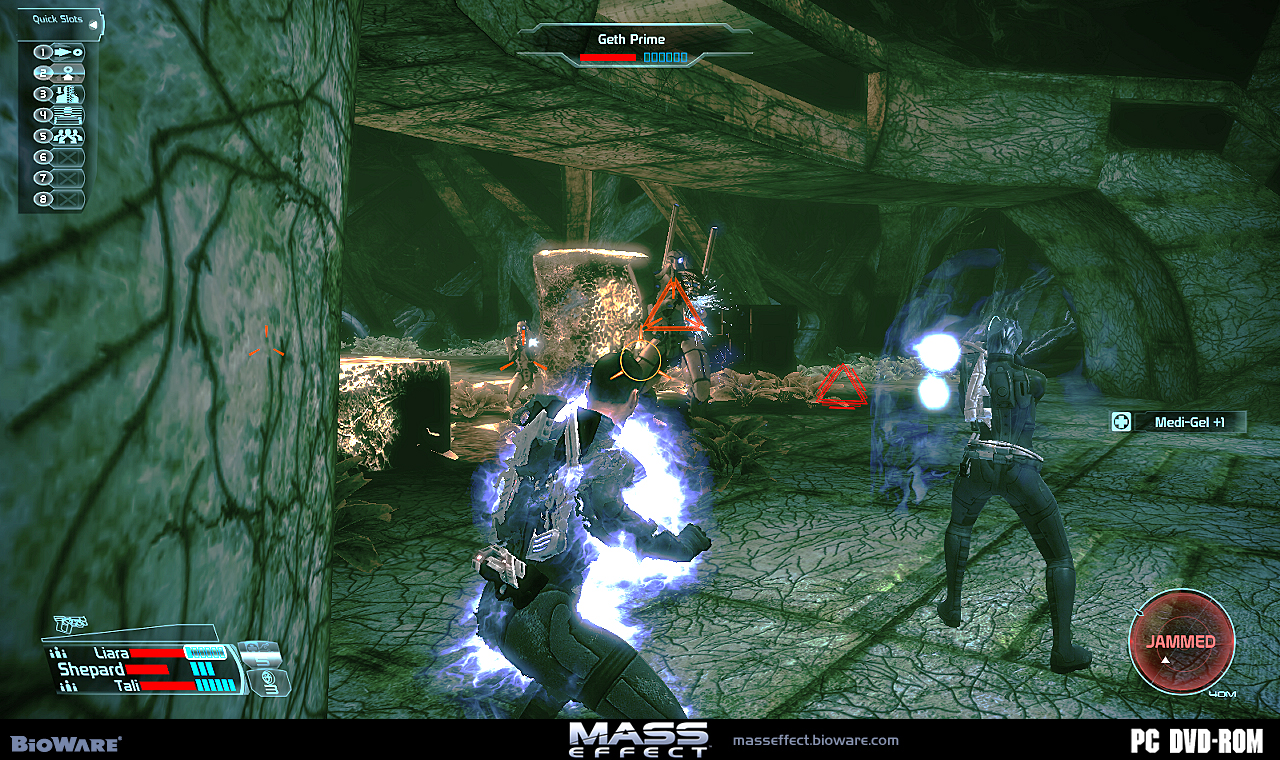Trigger quick slot 4 striped barrier power
The height and width of the screenshot is (760, 1280).
[68, 115]
